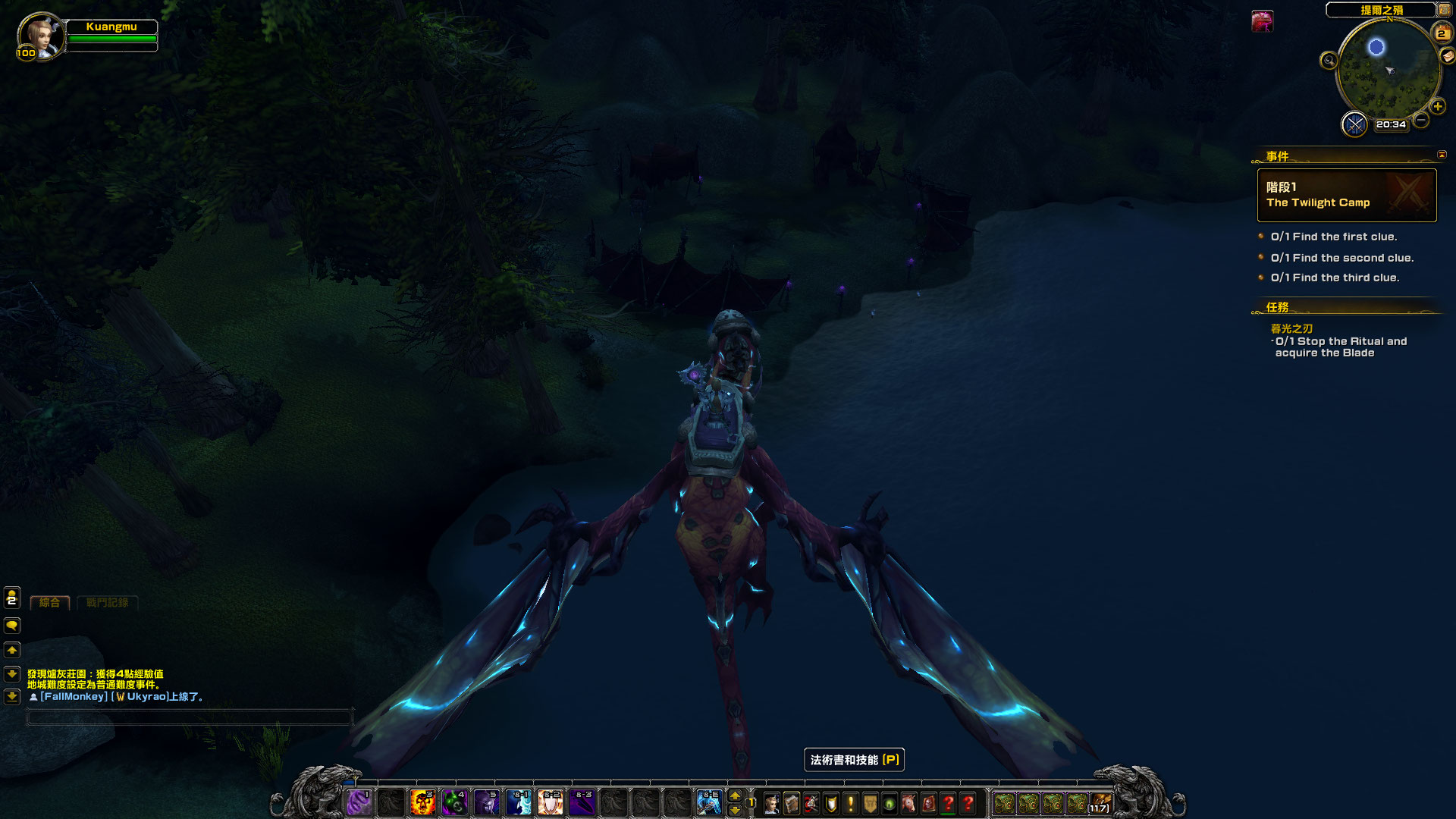
Task: Open the 暮光之刃 quest in tracker
Action: point(1291,328)
